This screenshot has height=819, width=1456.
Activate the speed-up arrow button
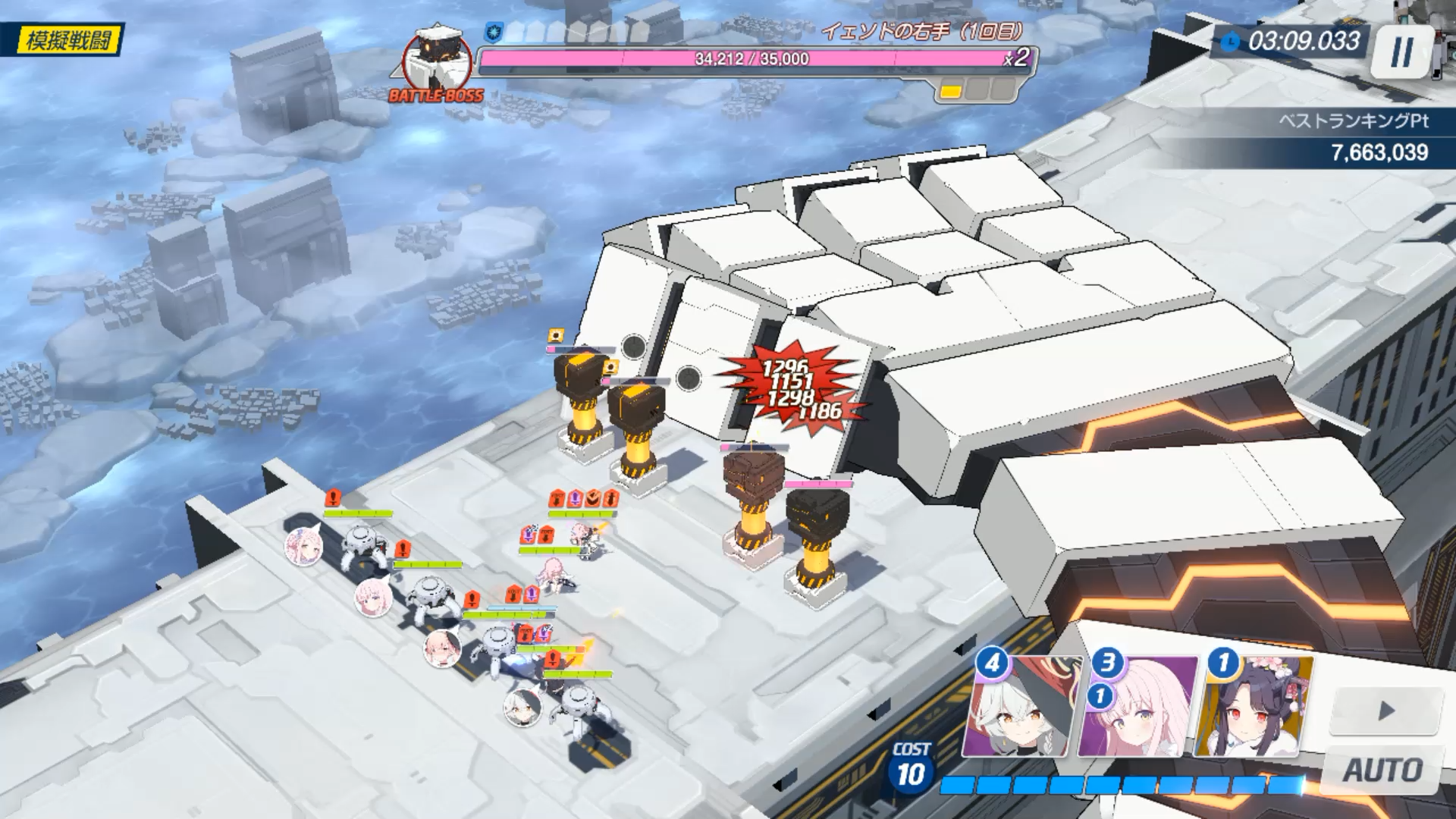coord(1385,711)
